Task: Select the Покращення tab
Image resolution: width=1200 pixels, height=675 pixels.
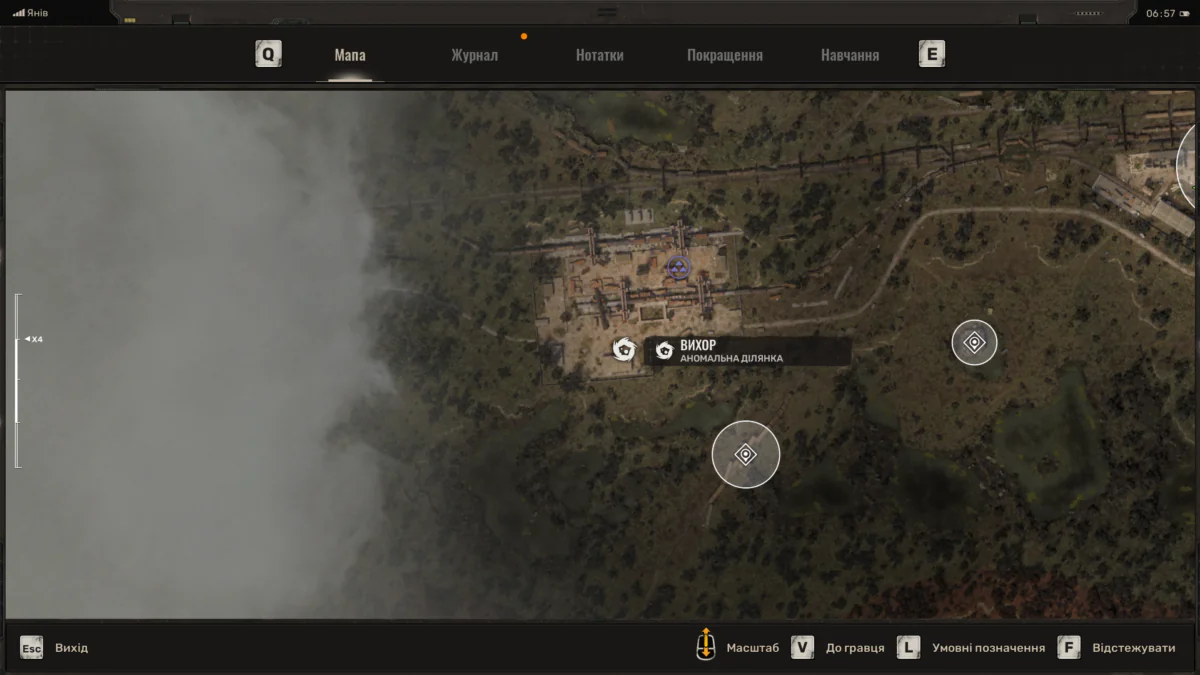Action: 724,55
